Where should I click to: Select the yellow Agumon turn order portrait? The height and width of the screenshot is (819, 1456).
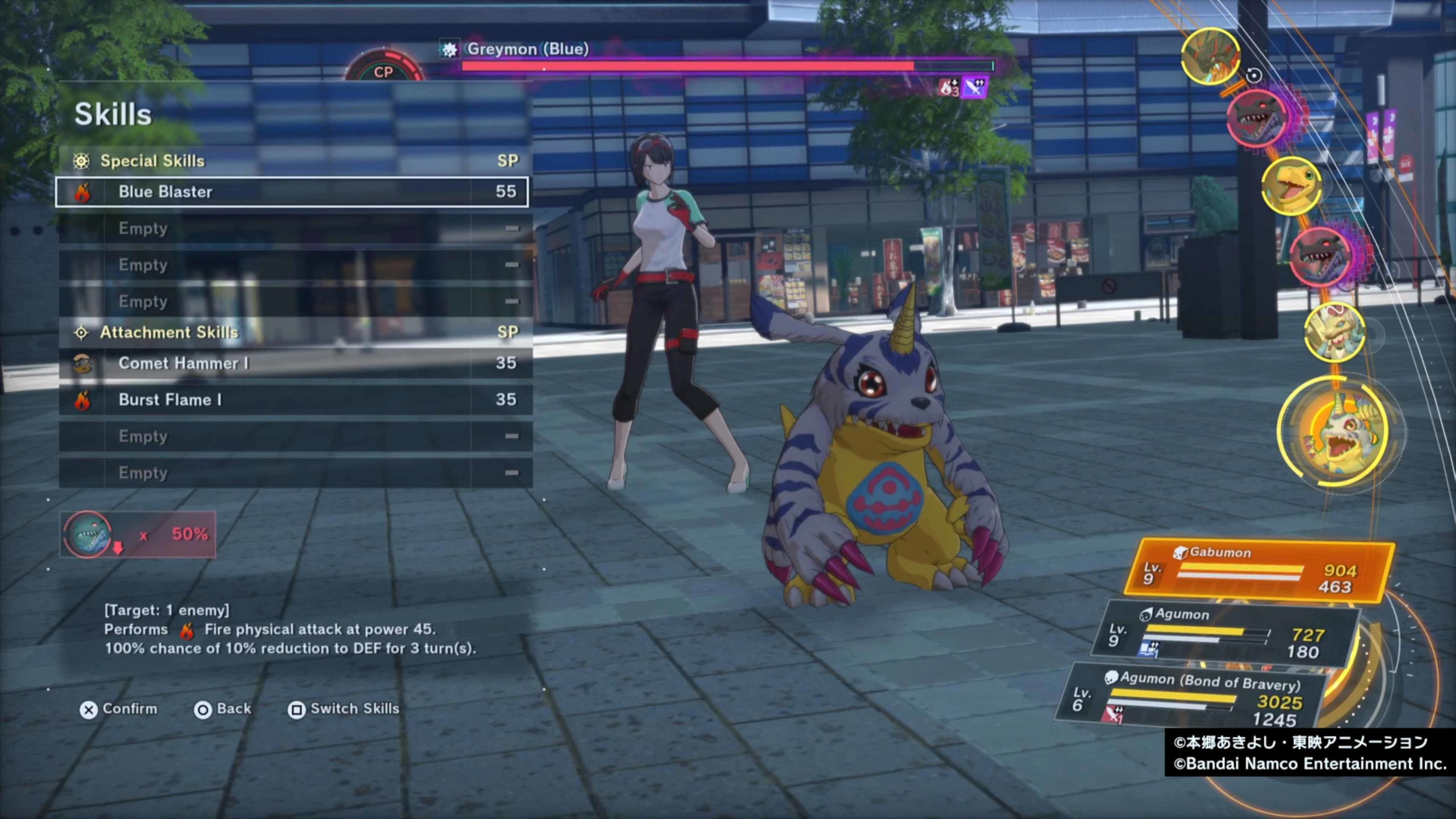(1291, 186)
